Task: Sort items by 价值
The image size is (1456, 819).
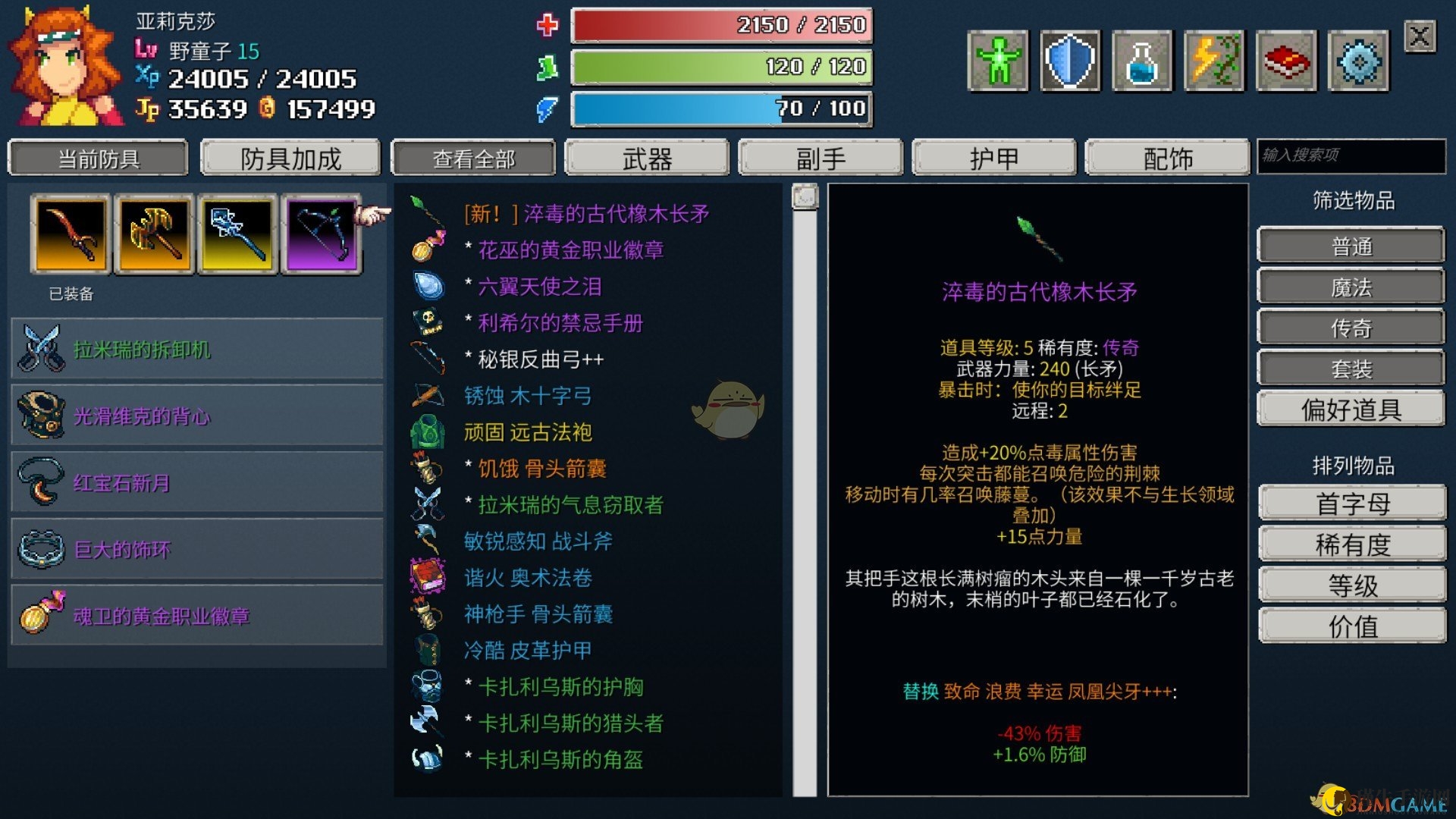Action: tap(1351, 625)
